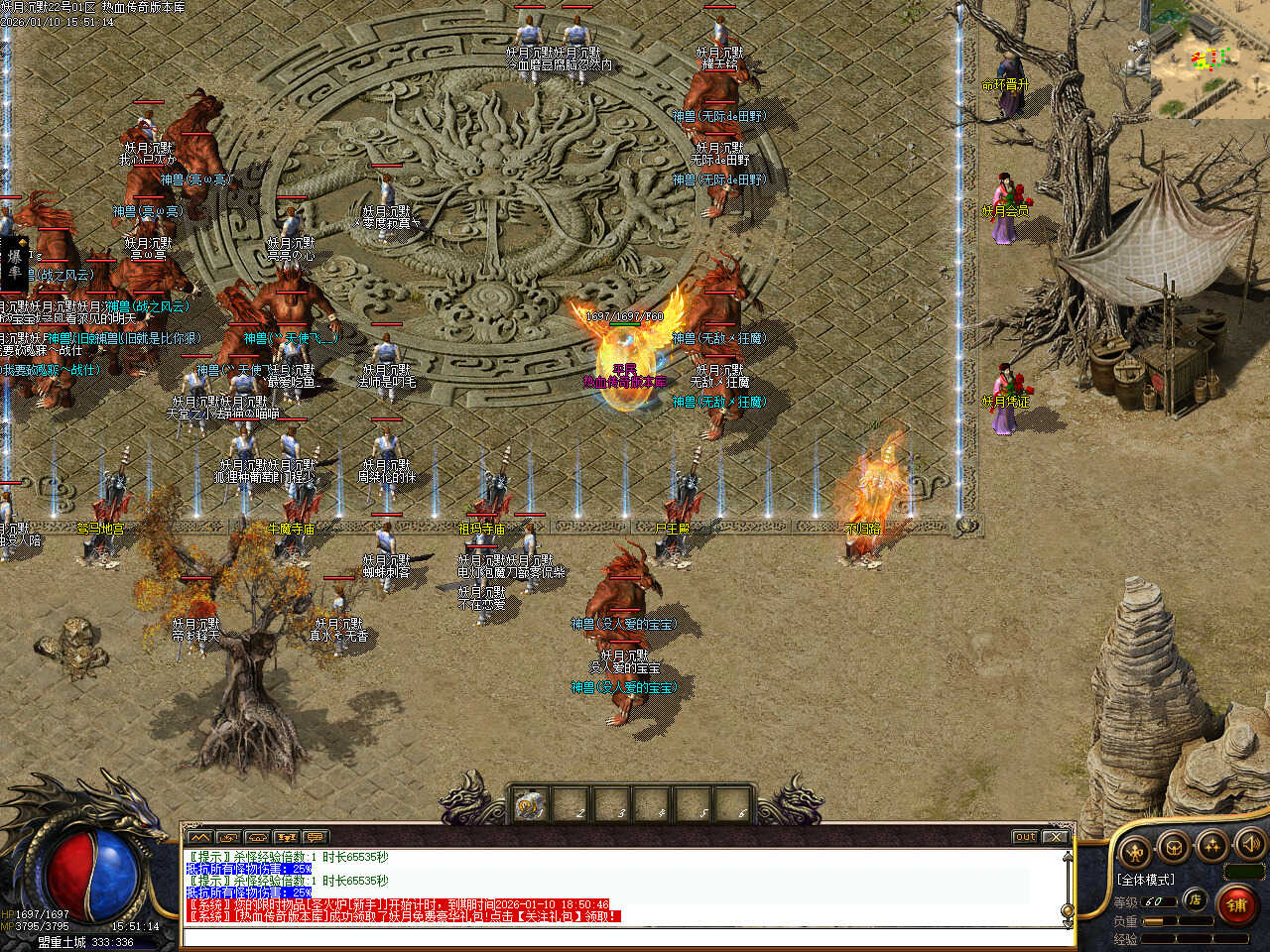
Task: Open the character status button
Action: [x=1134, y=850]
